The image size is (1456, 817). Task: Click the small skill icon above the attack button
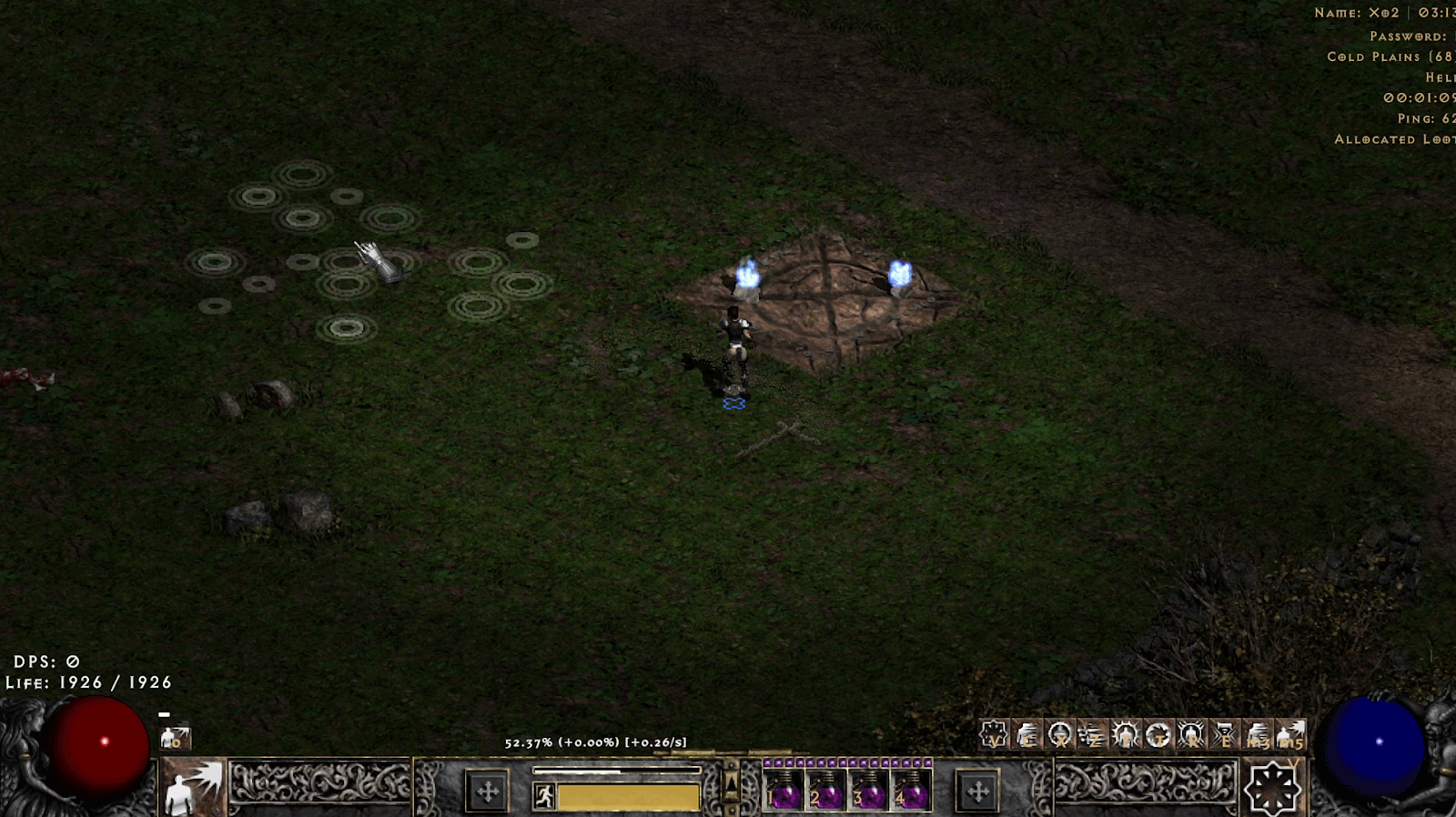[x=175, y=738]
